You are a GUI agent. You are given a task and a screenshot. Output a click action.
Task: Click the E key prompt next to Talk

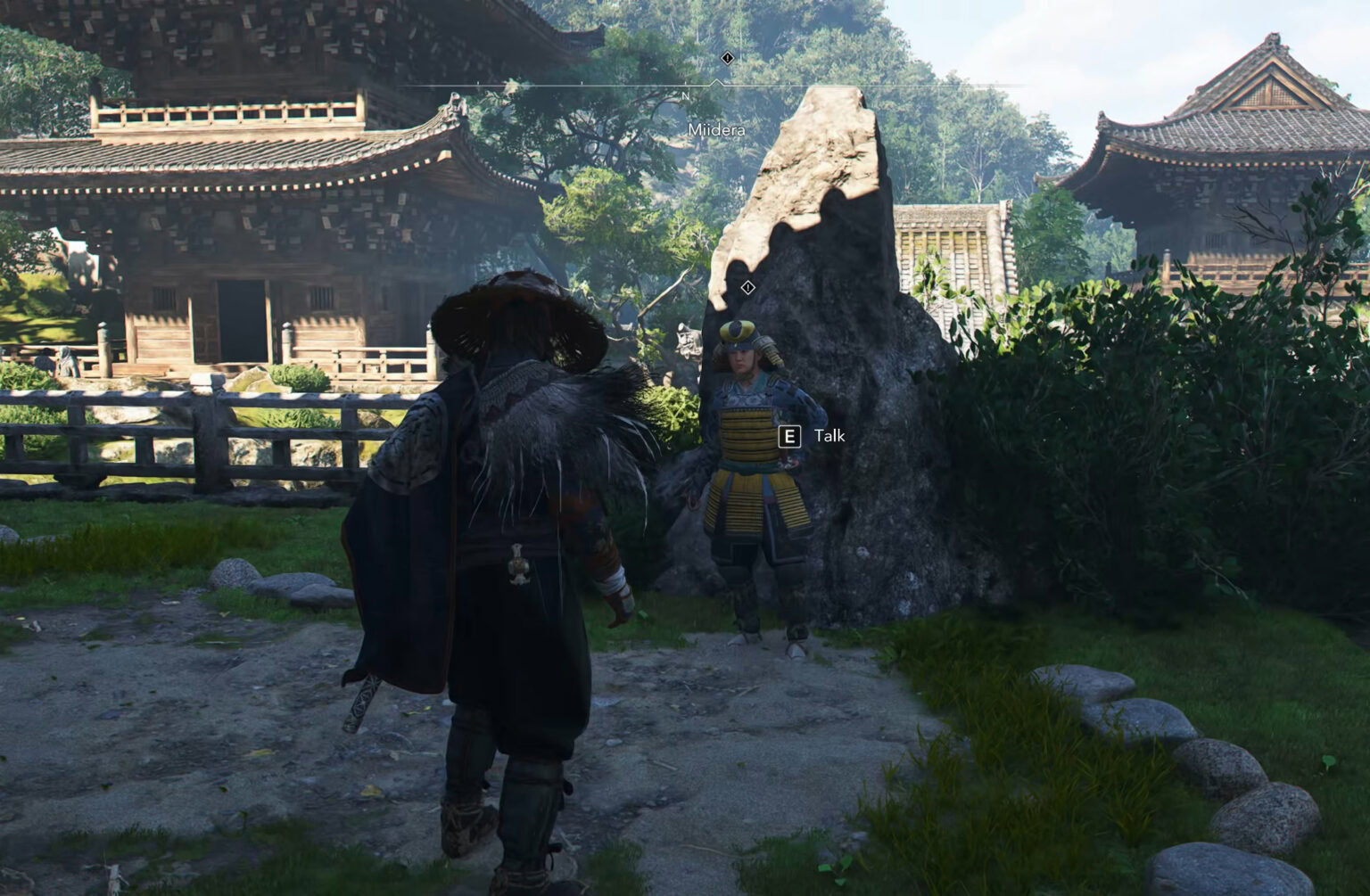[x=788, y=436]
